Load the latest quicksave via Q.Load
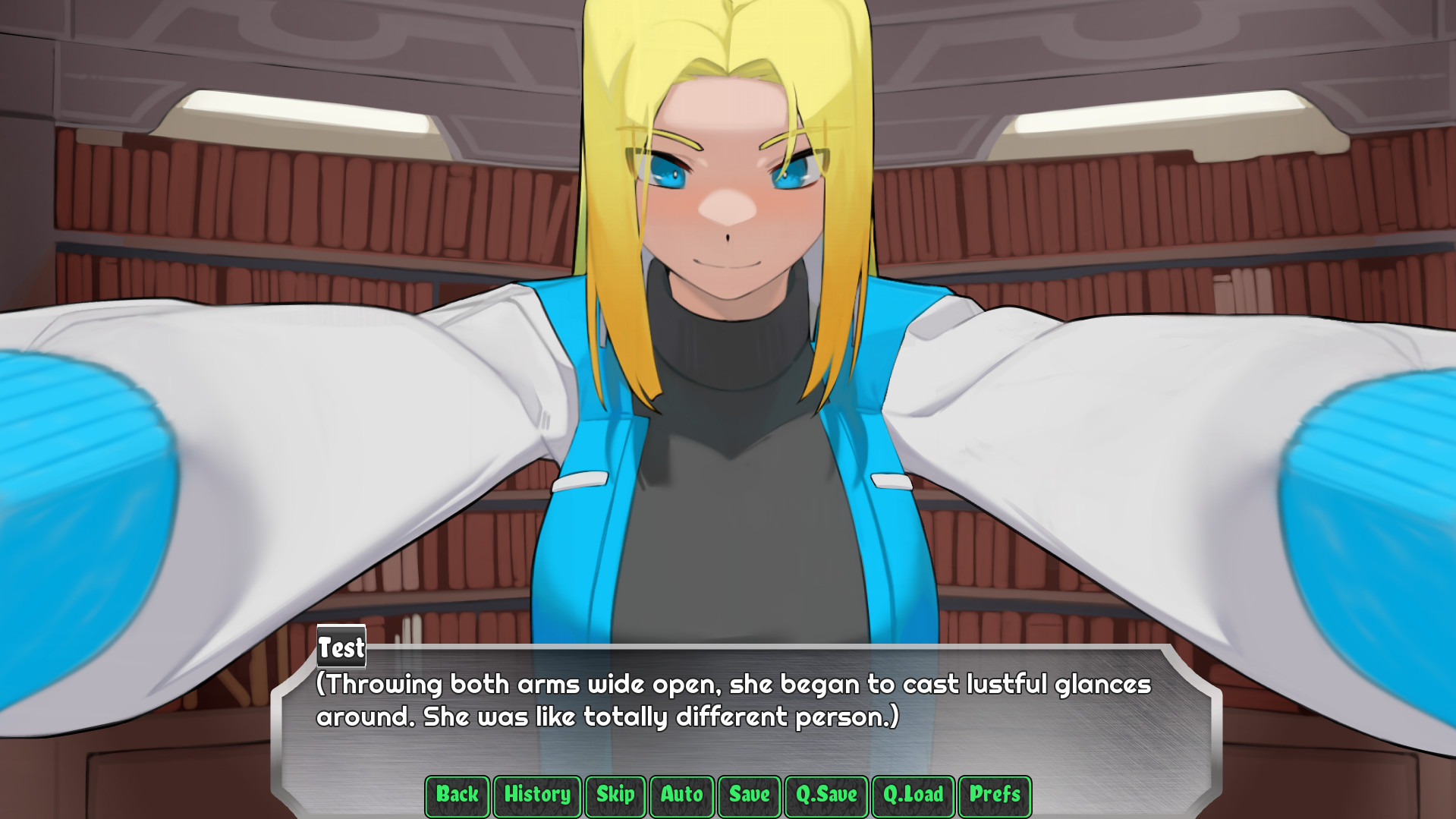Image resolution: width=1456 pixels, height=819 pixels. tap(912, 796)
